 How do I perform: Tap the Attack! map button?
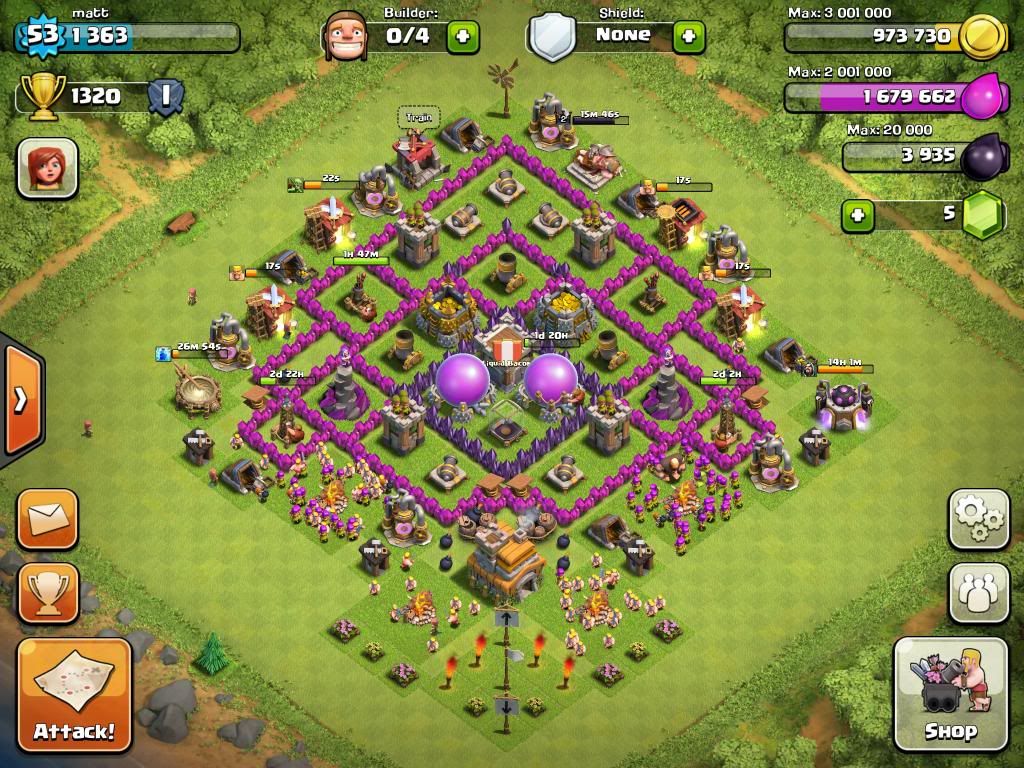tap(74, 693)
